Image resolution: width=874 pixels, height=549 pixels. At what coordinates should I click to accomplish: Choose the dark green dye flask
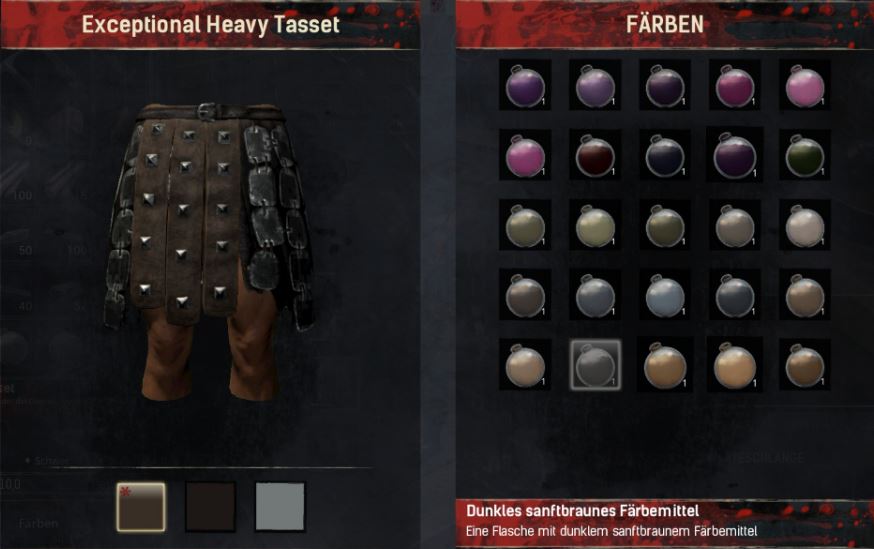pyautogui.click(x=804, y=155)
